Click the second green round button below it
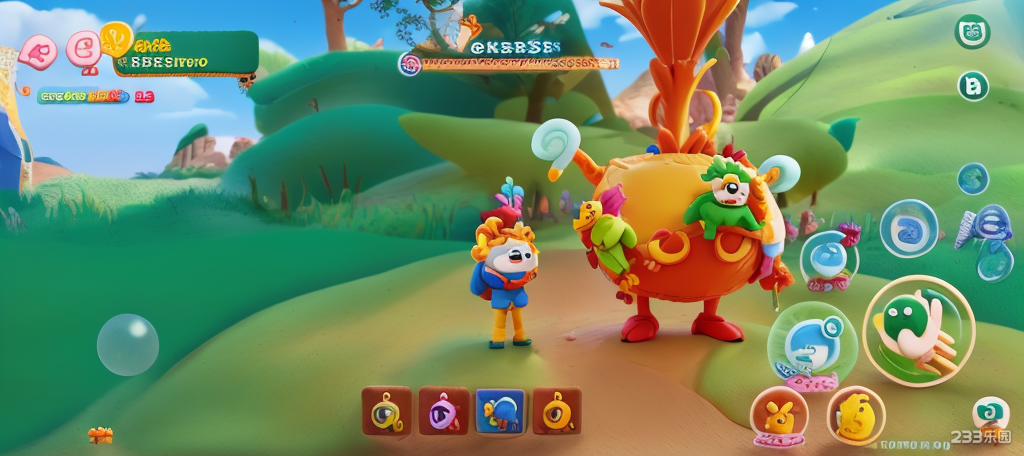1024x456 pixels. pyautogui.click(x=973, y=86)
